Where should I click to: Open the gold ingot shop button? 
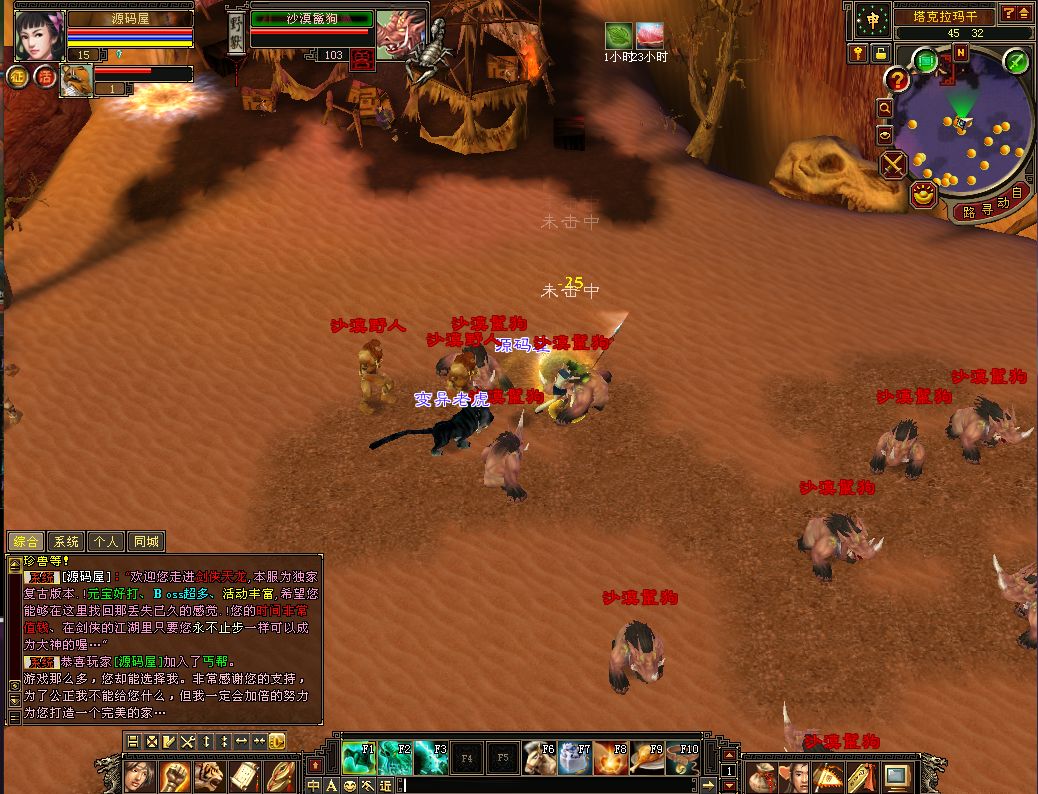(x=923, y=194)
